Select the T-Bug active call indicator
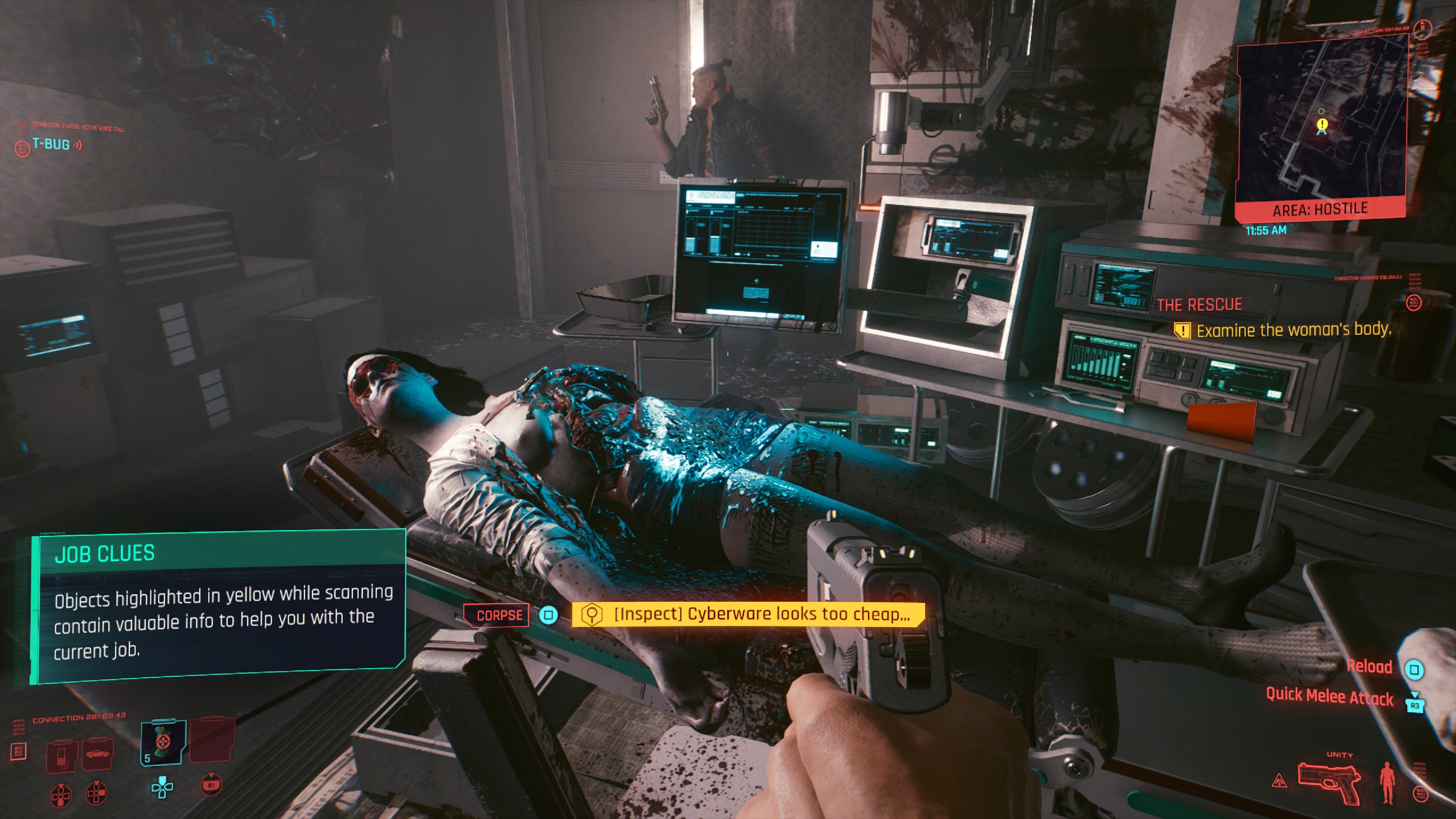 pos(51,145)
